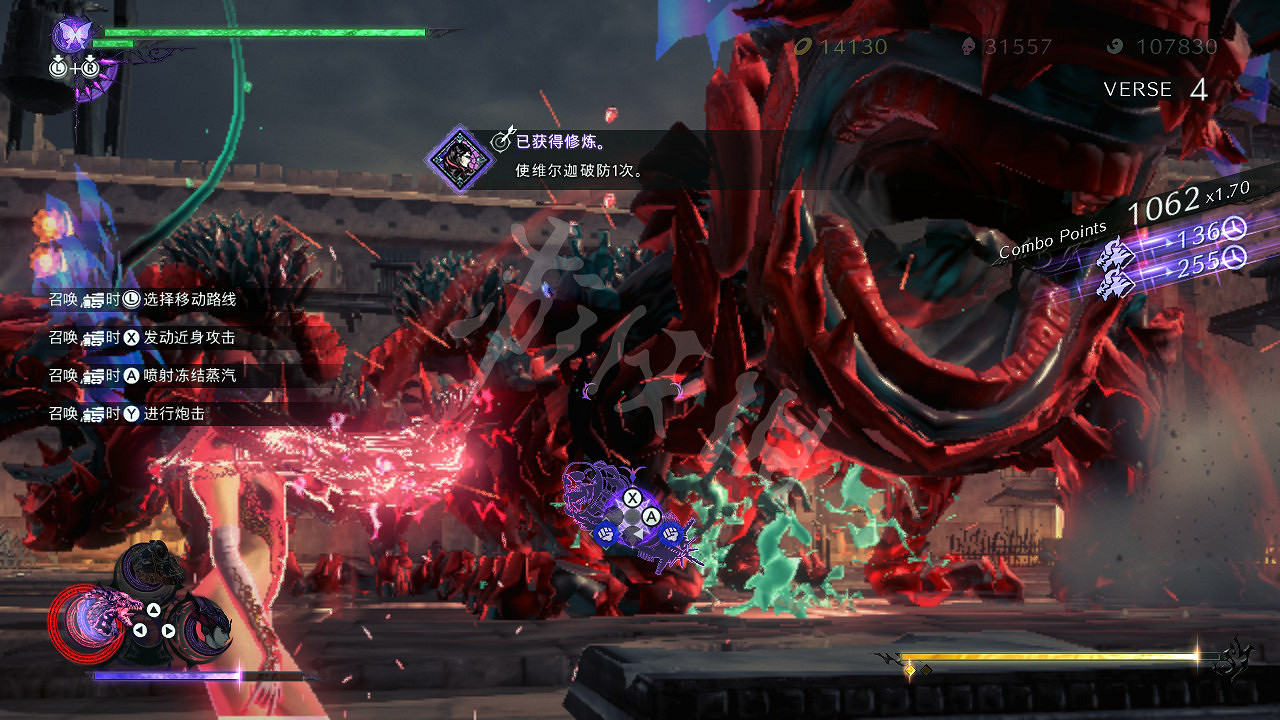The image size is (1280, 720).
Task: Open the right arrow of the demon wheel
Action: [x=168, y=629]
